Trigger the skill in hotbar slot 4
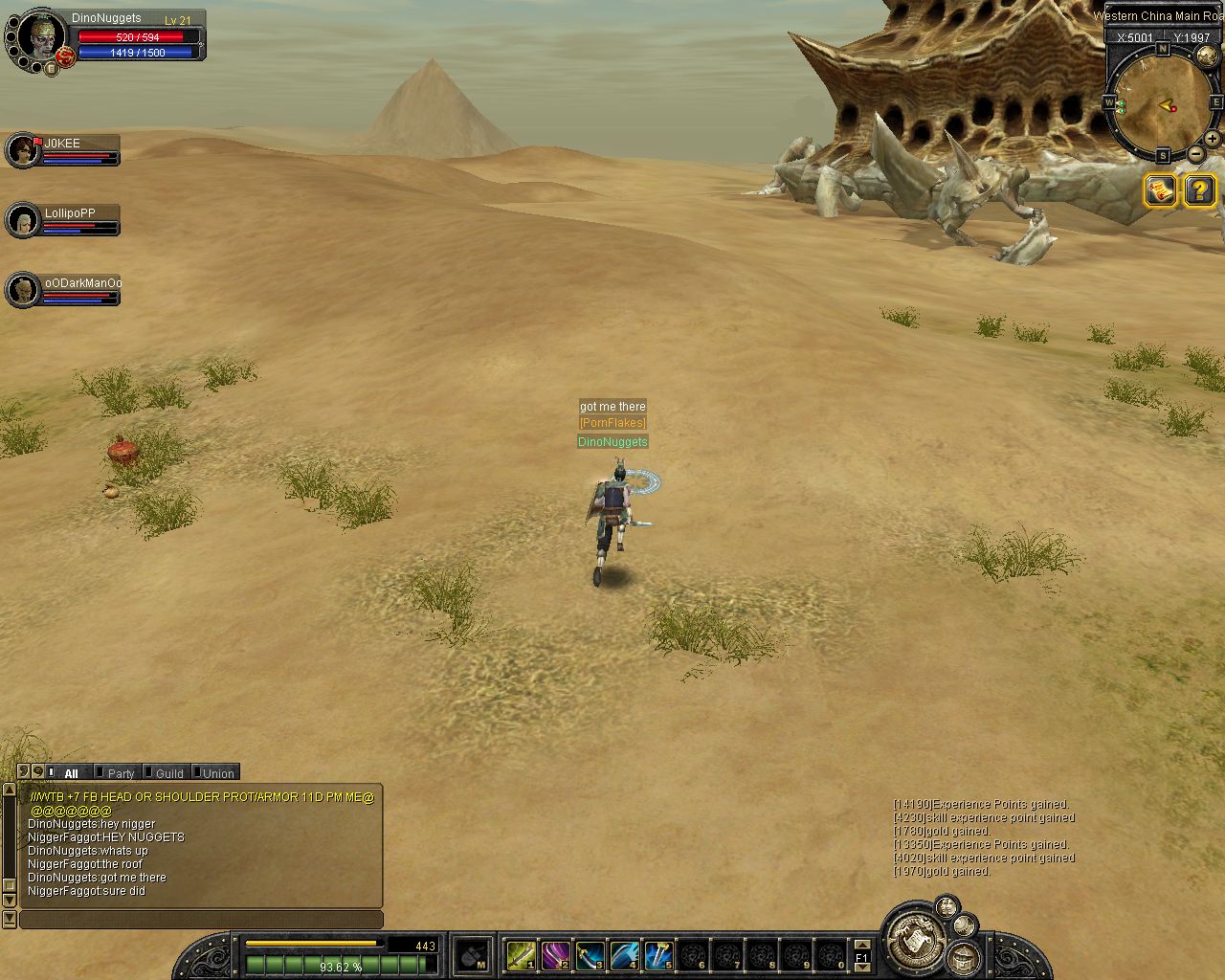The image size is (1225, 980). pos(624,955)
